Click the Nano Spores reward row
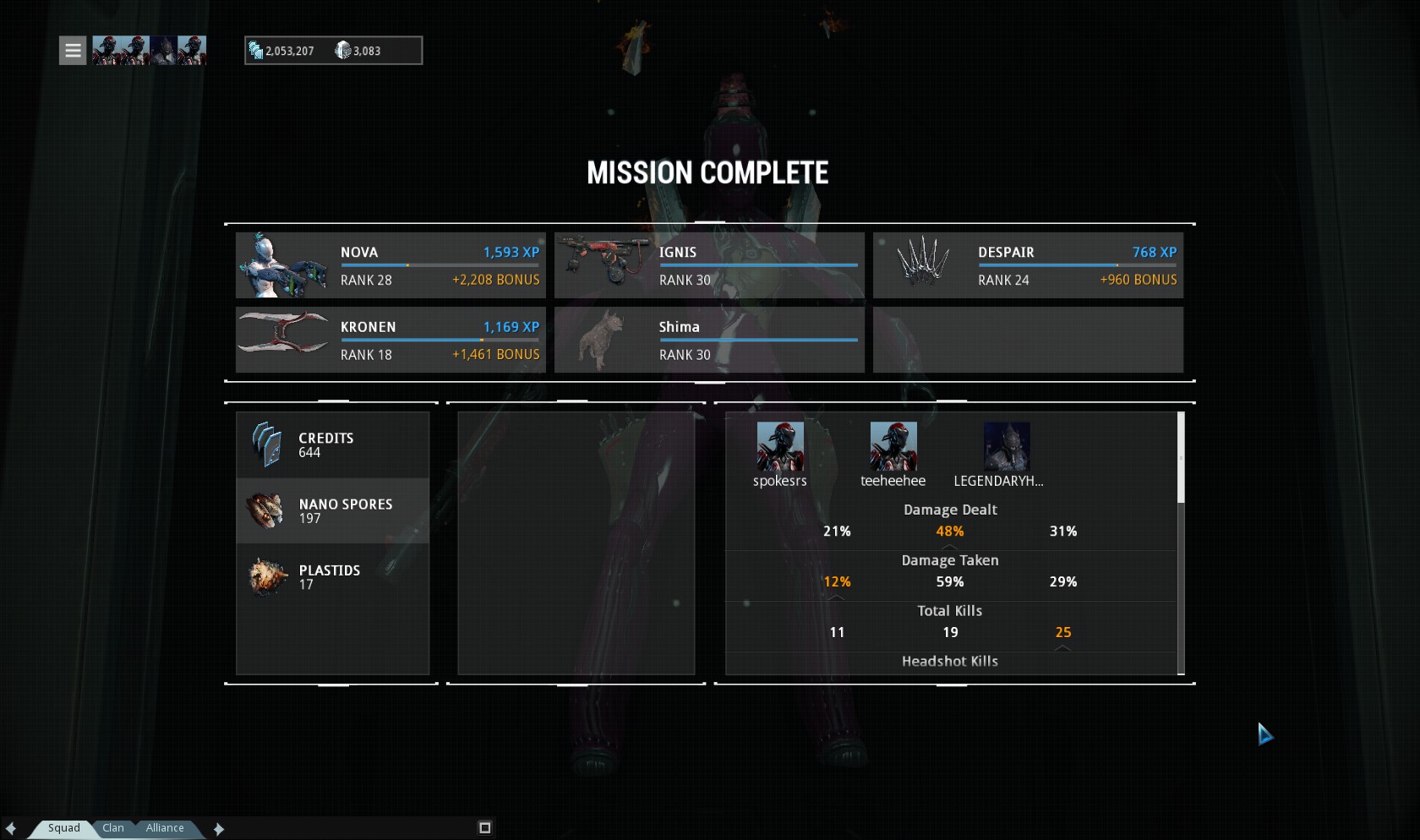1420x840 pixels. pyautogui.click(x=332, y=511)
